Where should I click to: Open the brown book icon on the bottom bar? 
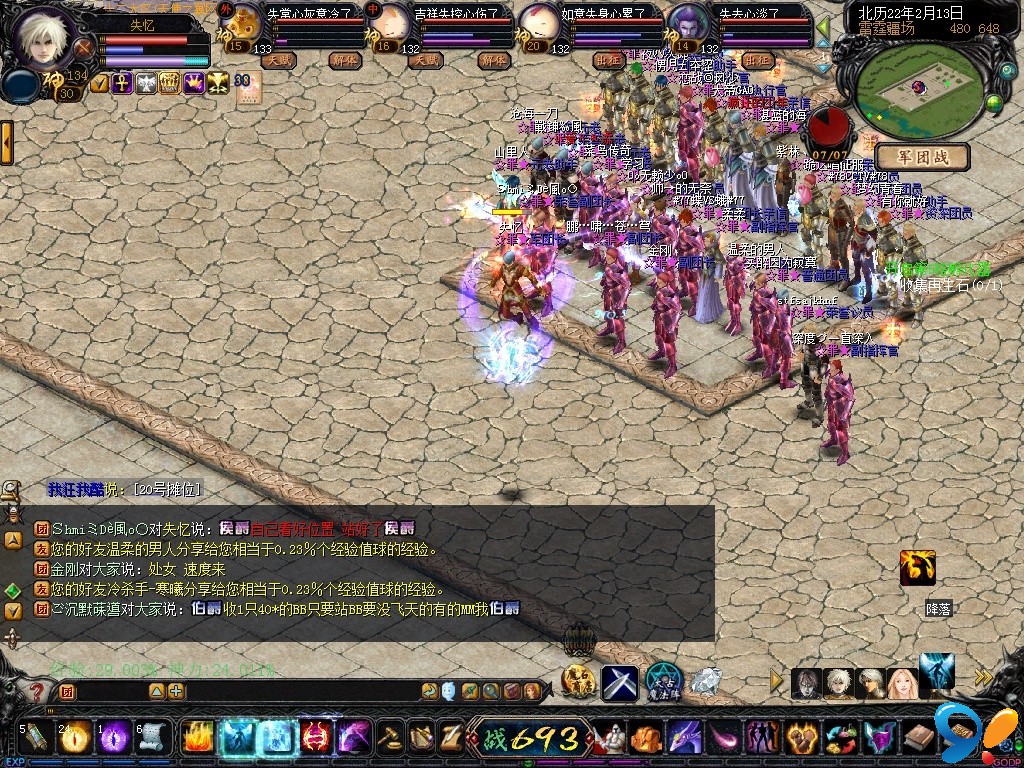(917, 738)
